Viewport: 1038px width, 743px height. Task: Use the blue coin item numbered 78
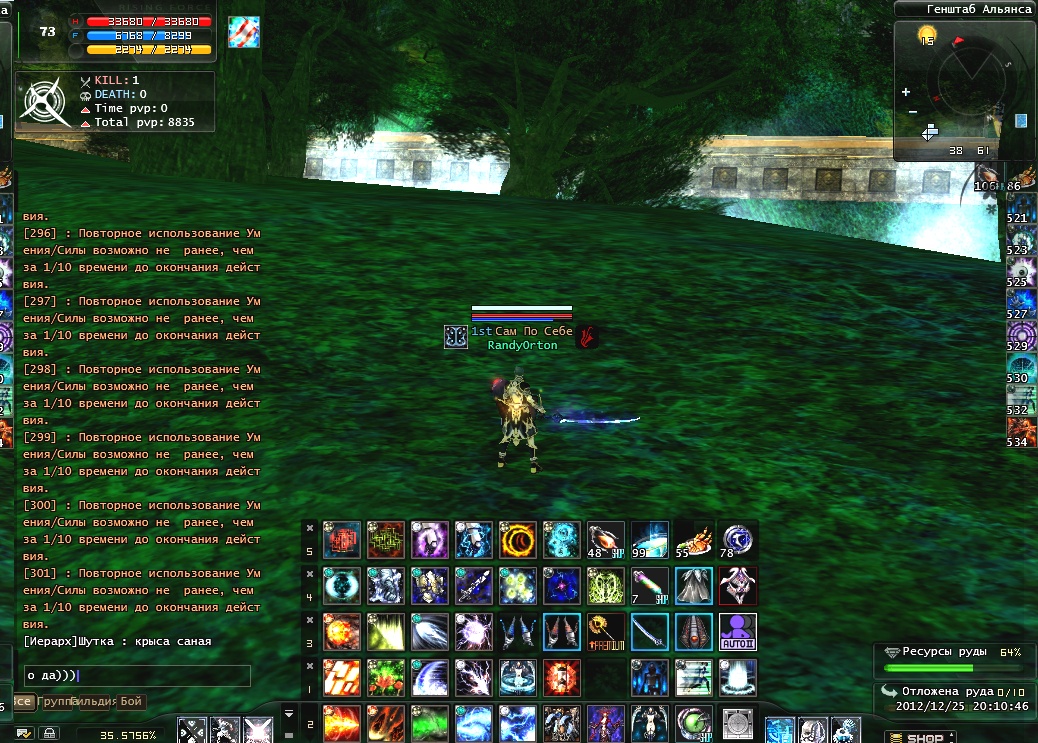[738, 540]
